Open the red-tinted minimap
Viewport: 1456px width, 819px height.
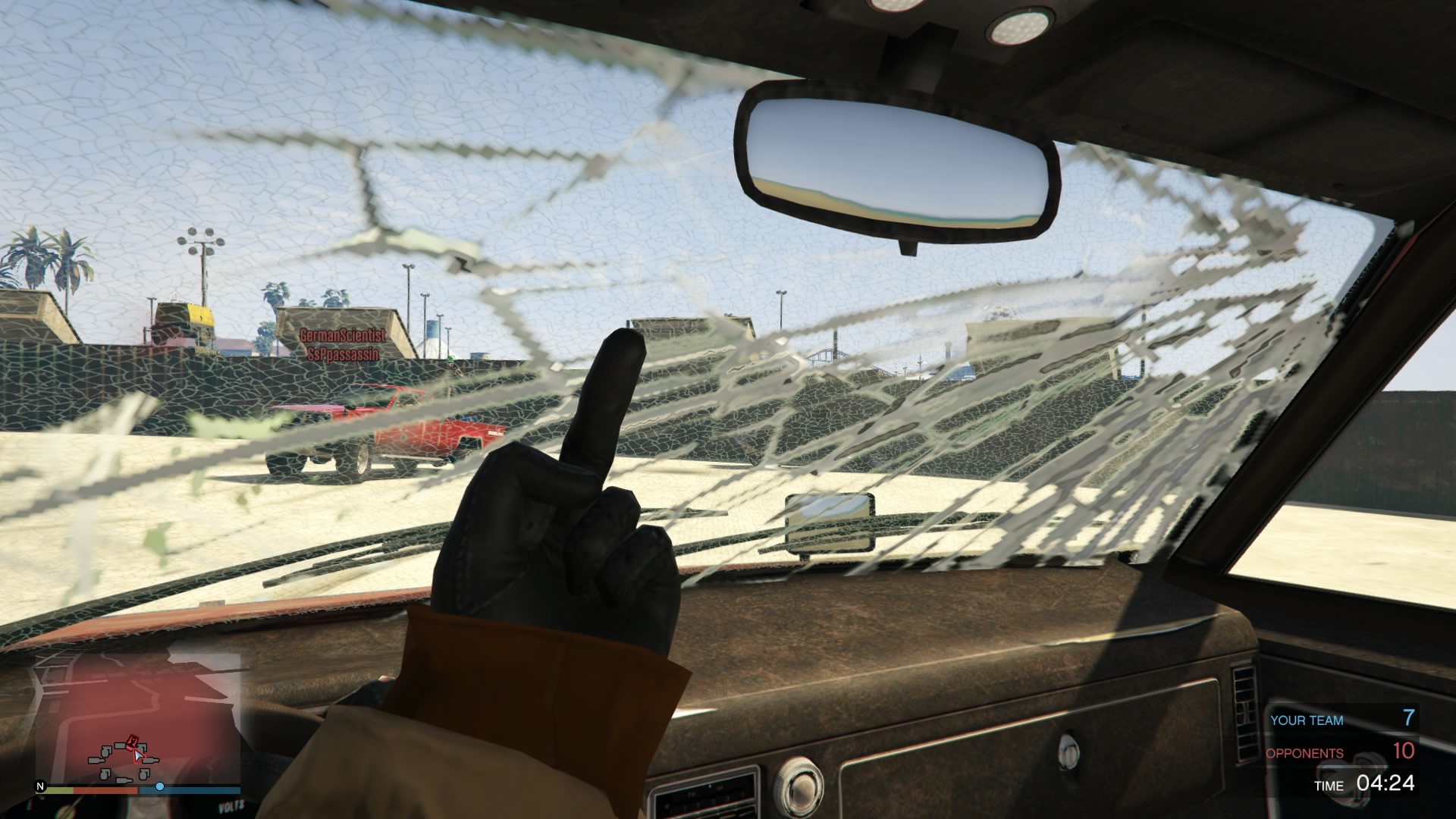137,714
